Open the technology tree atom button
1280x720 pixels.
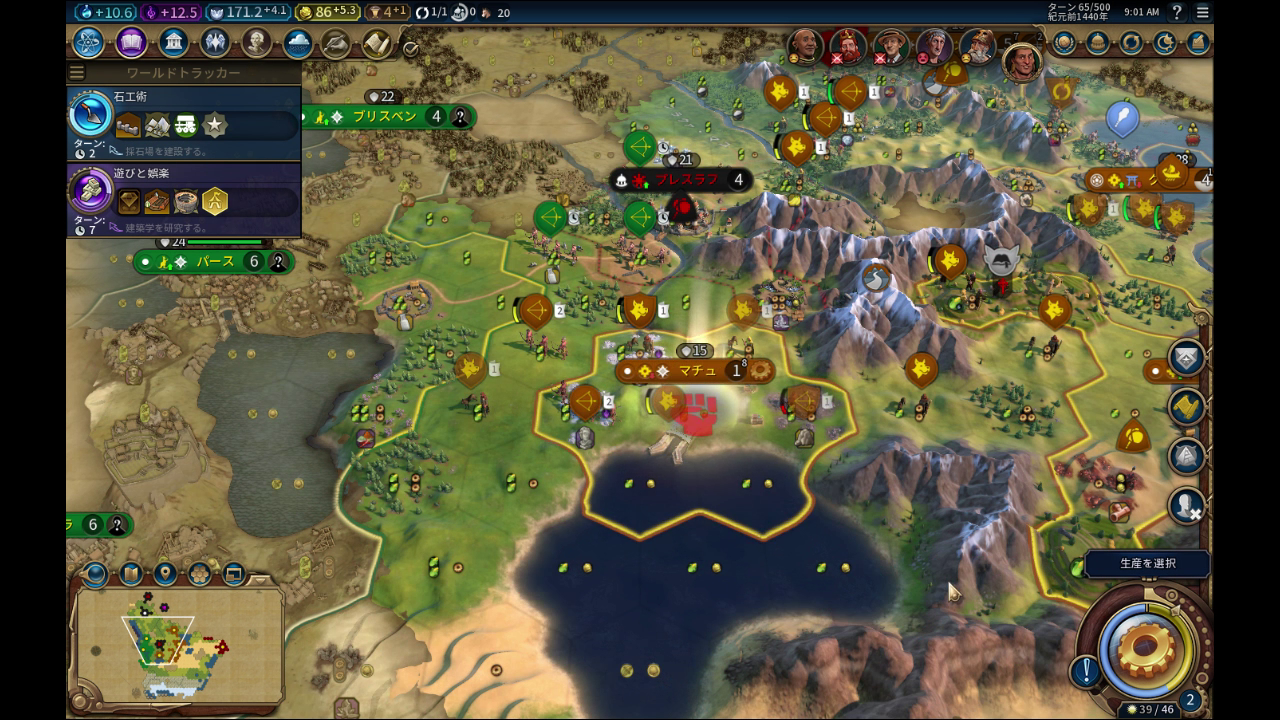point(90,43)
